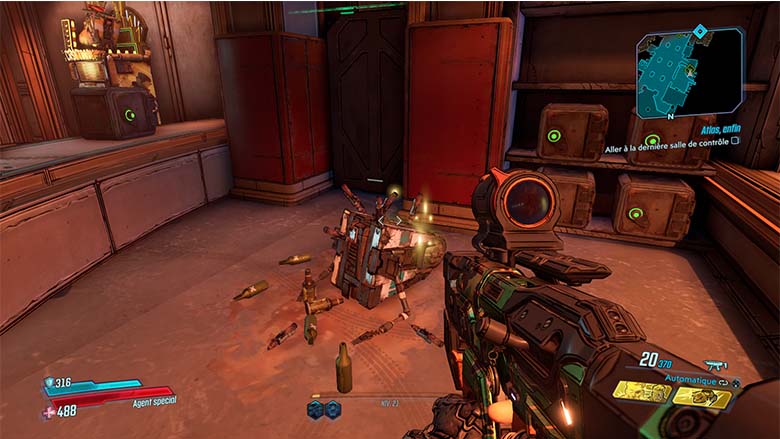
Task: Select the right yellow action skill card
Action: 703,397
